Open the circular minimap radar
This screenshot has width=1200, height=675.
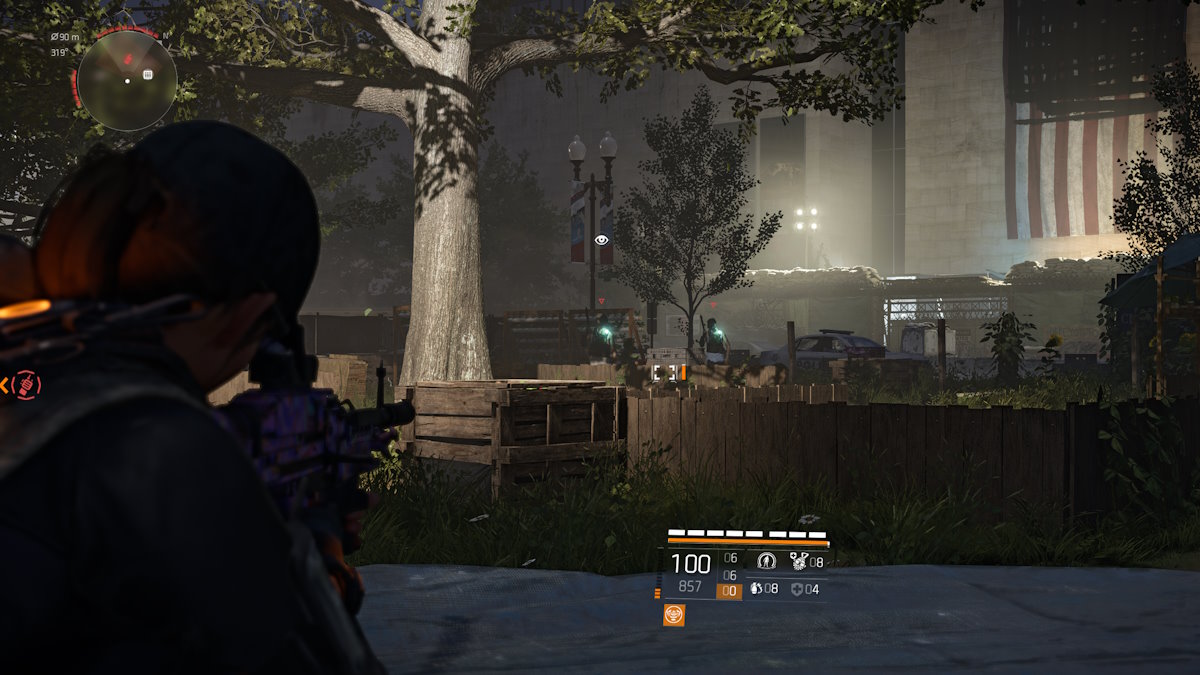(127, 81)
